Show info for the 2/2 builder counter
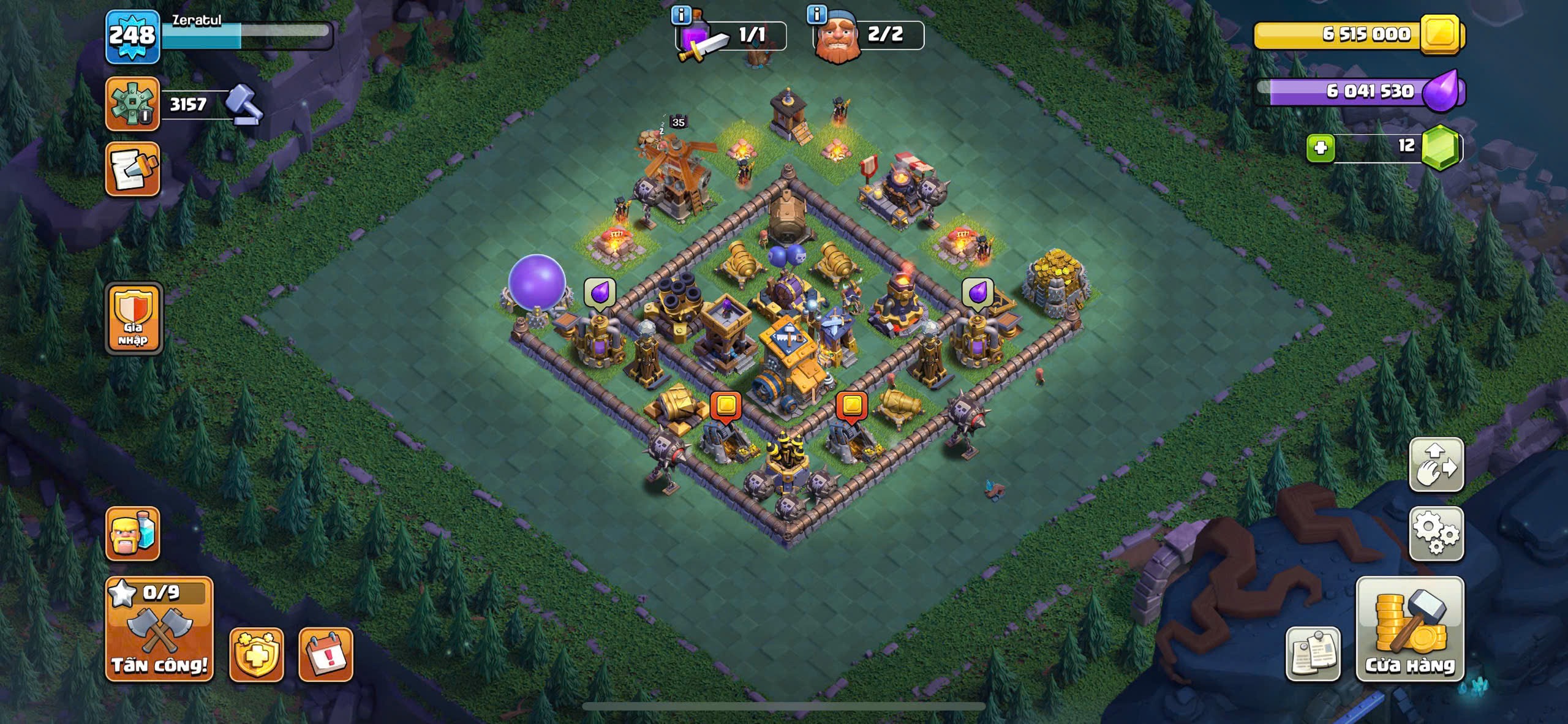Image resolution: width=1568 pixels, height=724 pixels. click(817, 13)
